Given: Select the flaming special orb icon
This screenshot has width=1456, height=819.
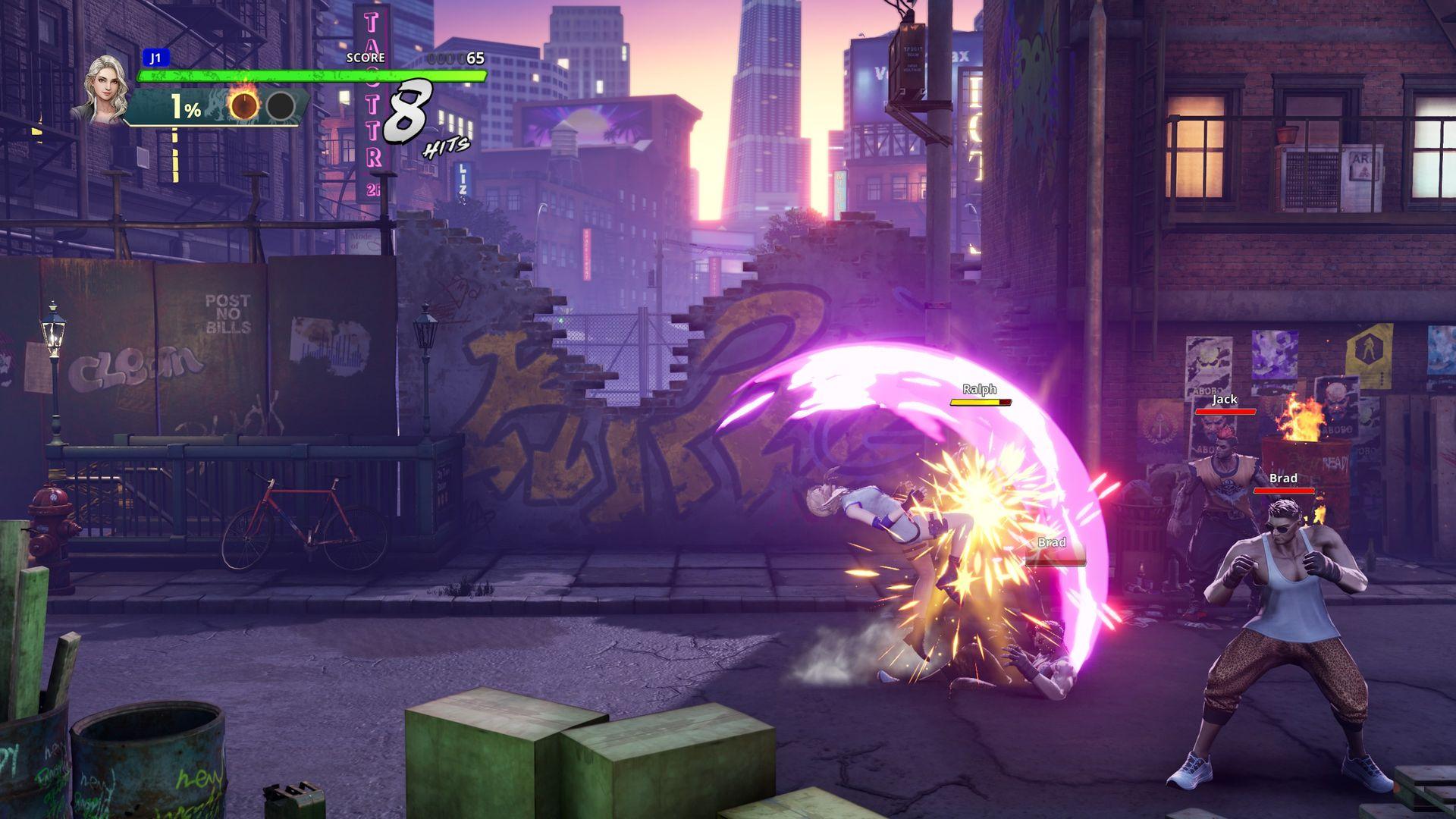Looking at the screenshot, I should pyautogui.click(x=244, y=106).
